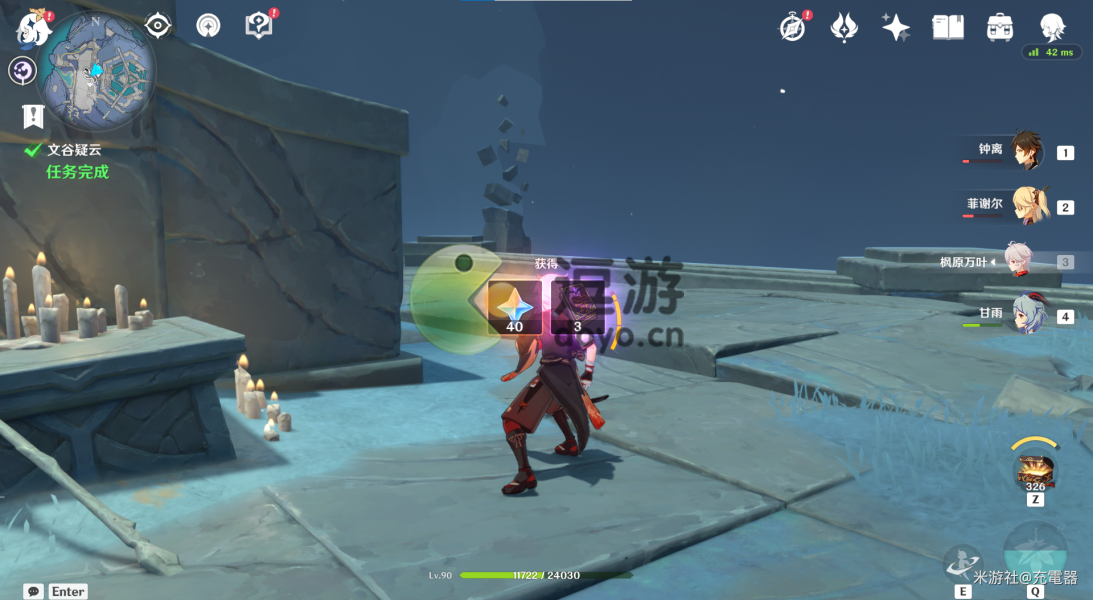1093x600 pixels.
Task: Select the tracked quest 文谷疑云
Action: click(73, 150)
